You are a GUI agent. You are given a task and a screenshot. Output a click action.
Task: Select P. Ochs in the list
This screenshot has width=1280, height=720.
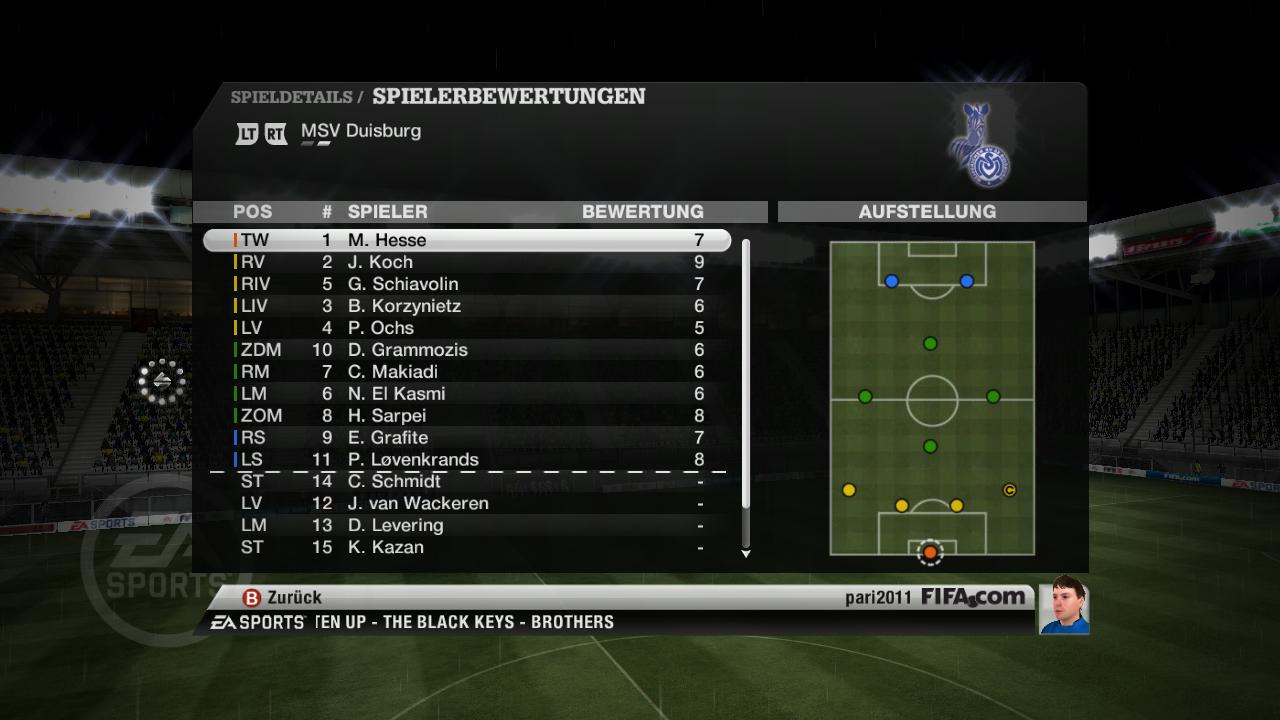pyautogui.click(x=466, y=328)
